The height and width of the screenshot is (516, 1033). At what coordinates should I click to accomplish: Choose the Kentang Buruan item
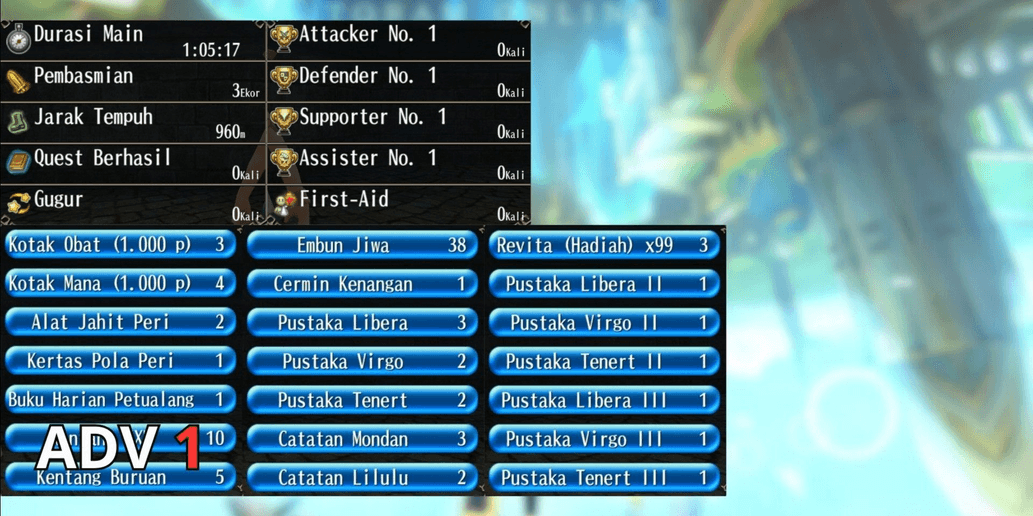pos(120,478)
